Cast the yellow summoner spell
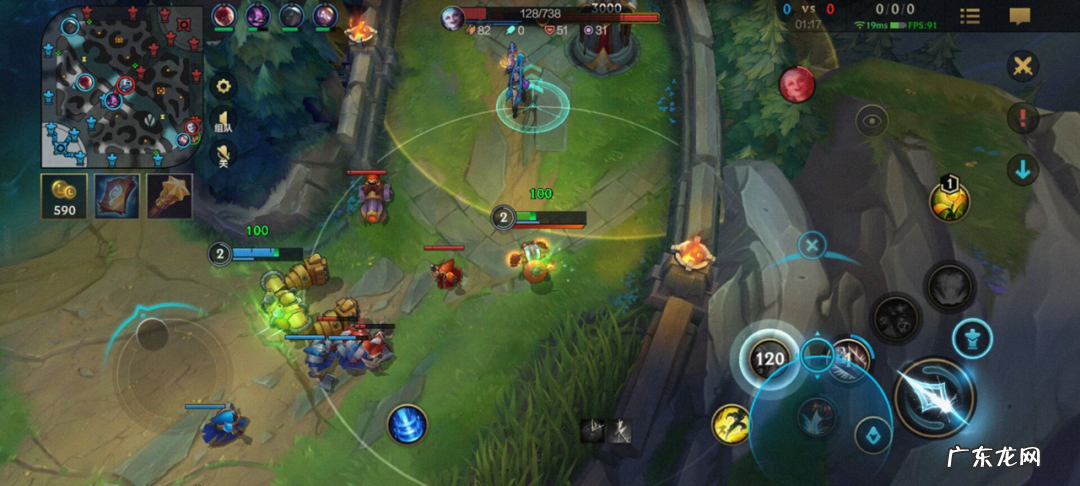Screen dimensions: 1080x486 coord(731,424)
